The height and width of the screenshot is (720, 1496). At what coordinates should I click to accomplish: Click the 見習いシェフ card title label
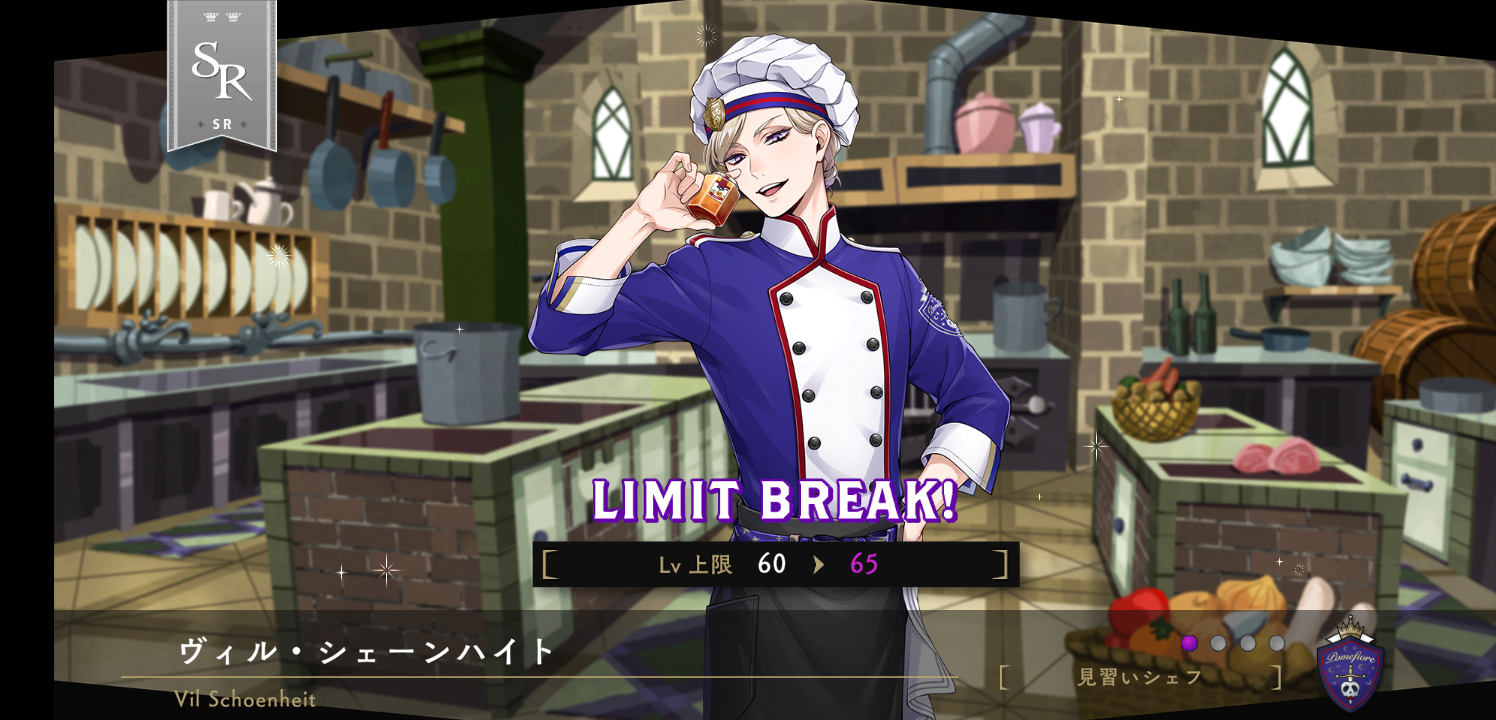click(1140, 677)
